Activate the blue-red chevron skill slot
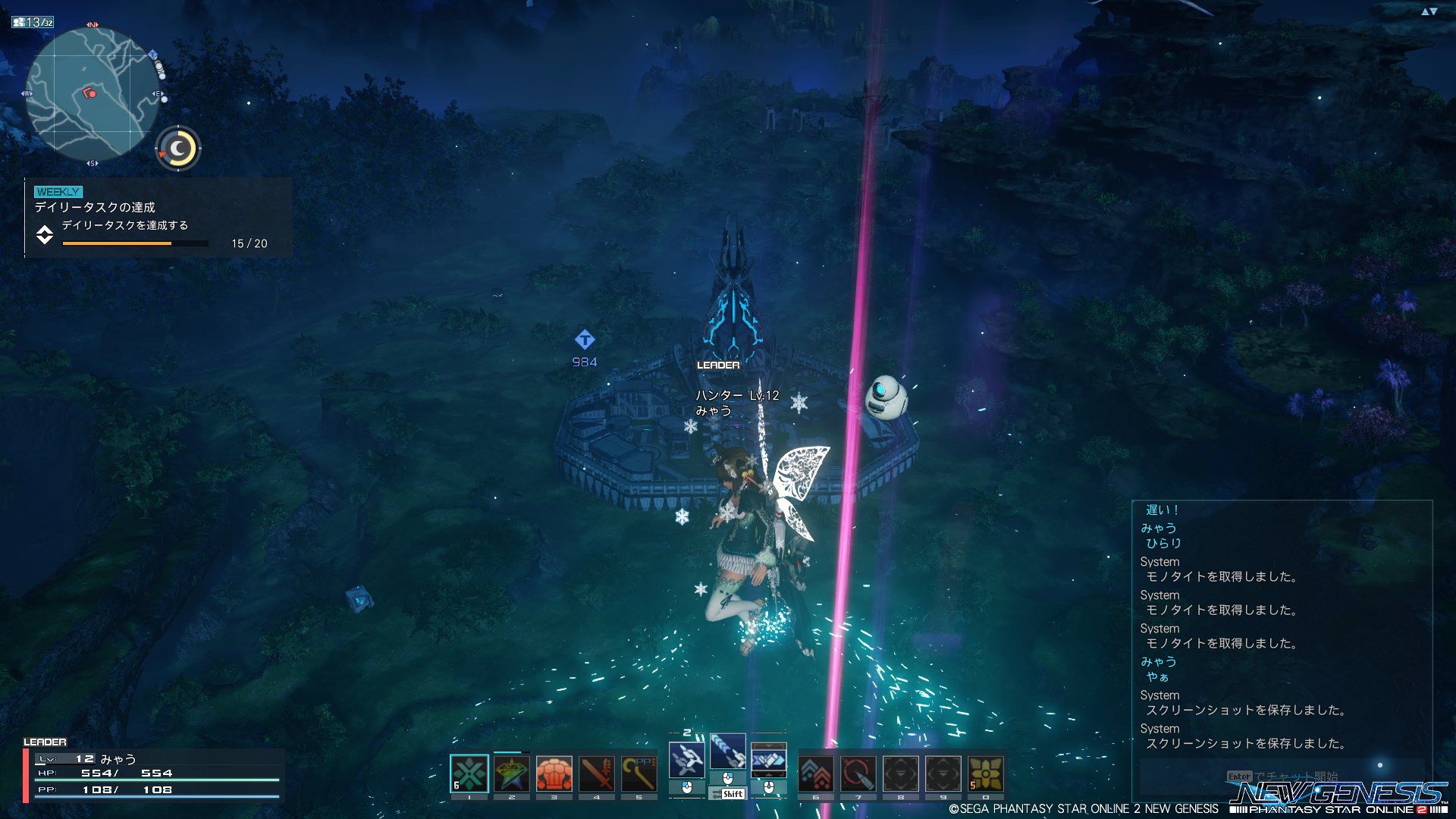The height and width of the screenshot is (819, 1456). pos(816,774)
